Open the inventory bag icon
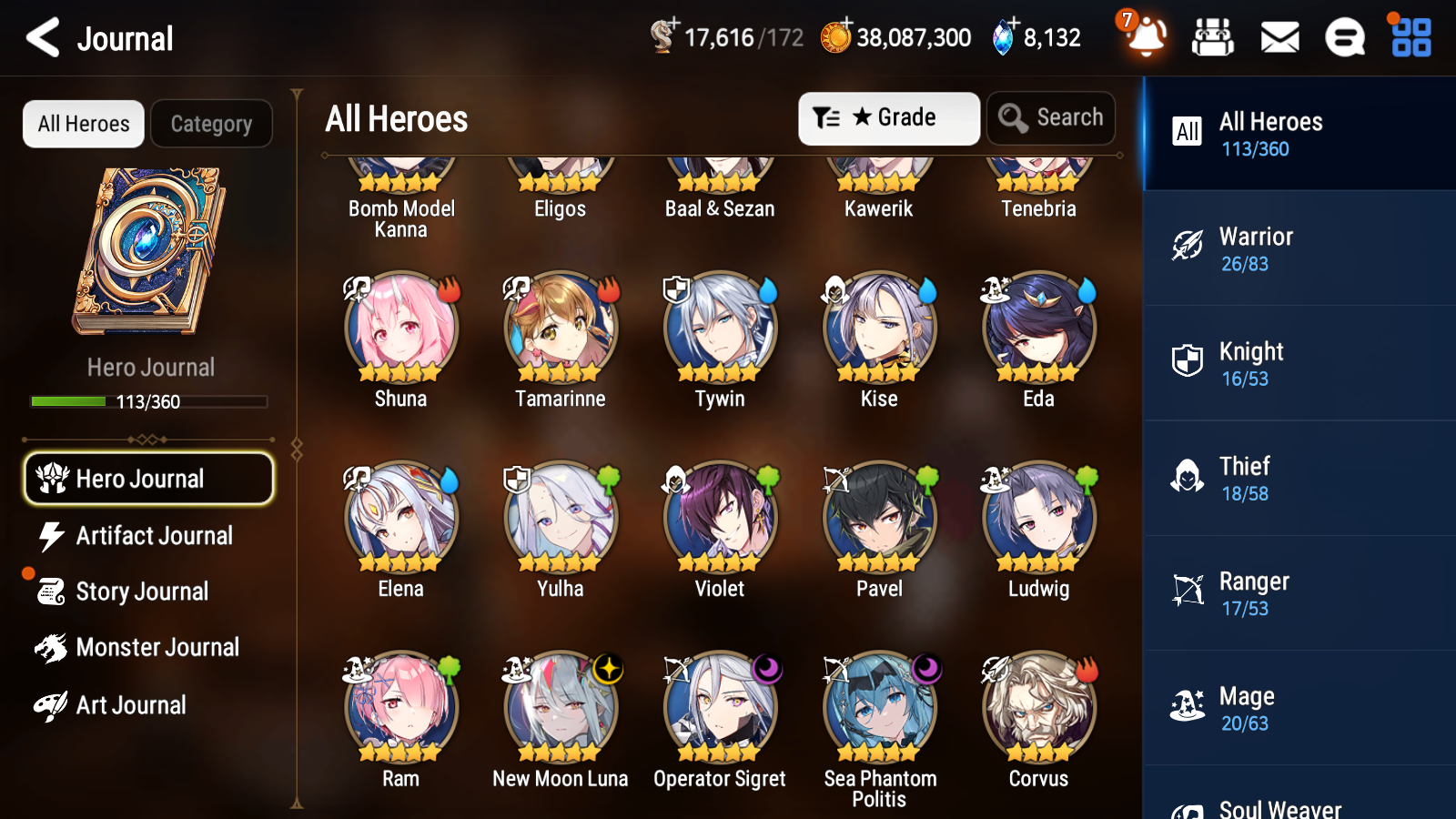 click(x=1213, y=38)
